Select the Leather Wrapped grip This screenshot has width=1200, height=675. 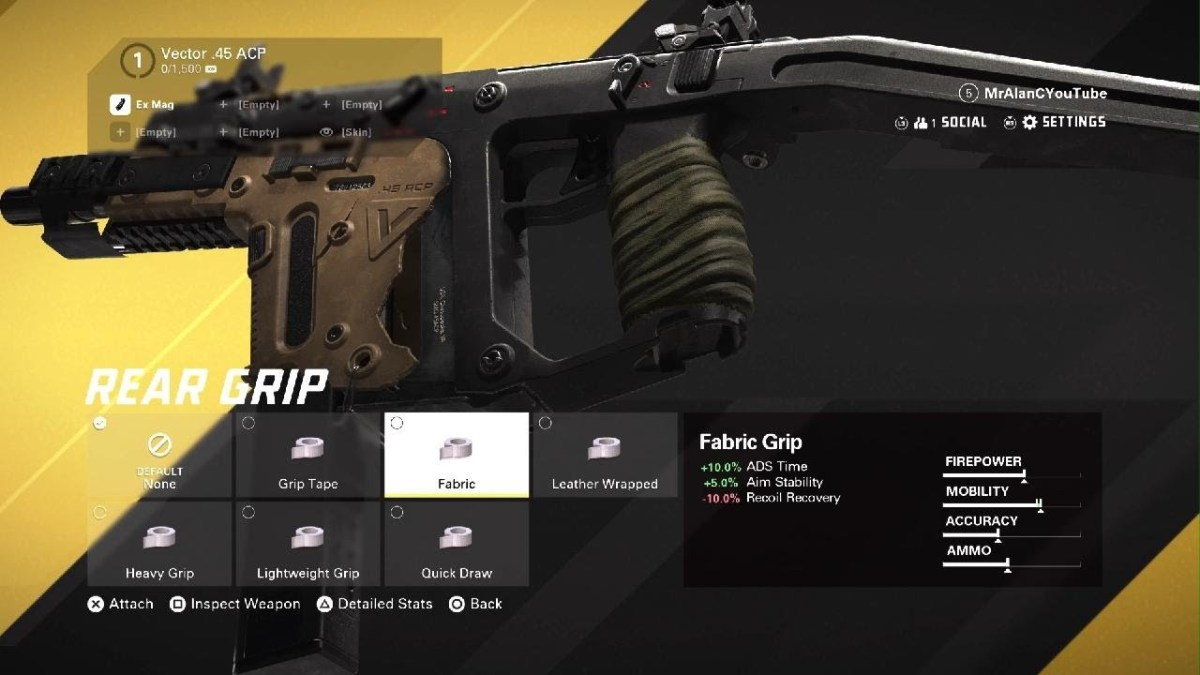coord(604,455)
